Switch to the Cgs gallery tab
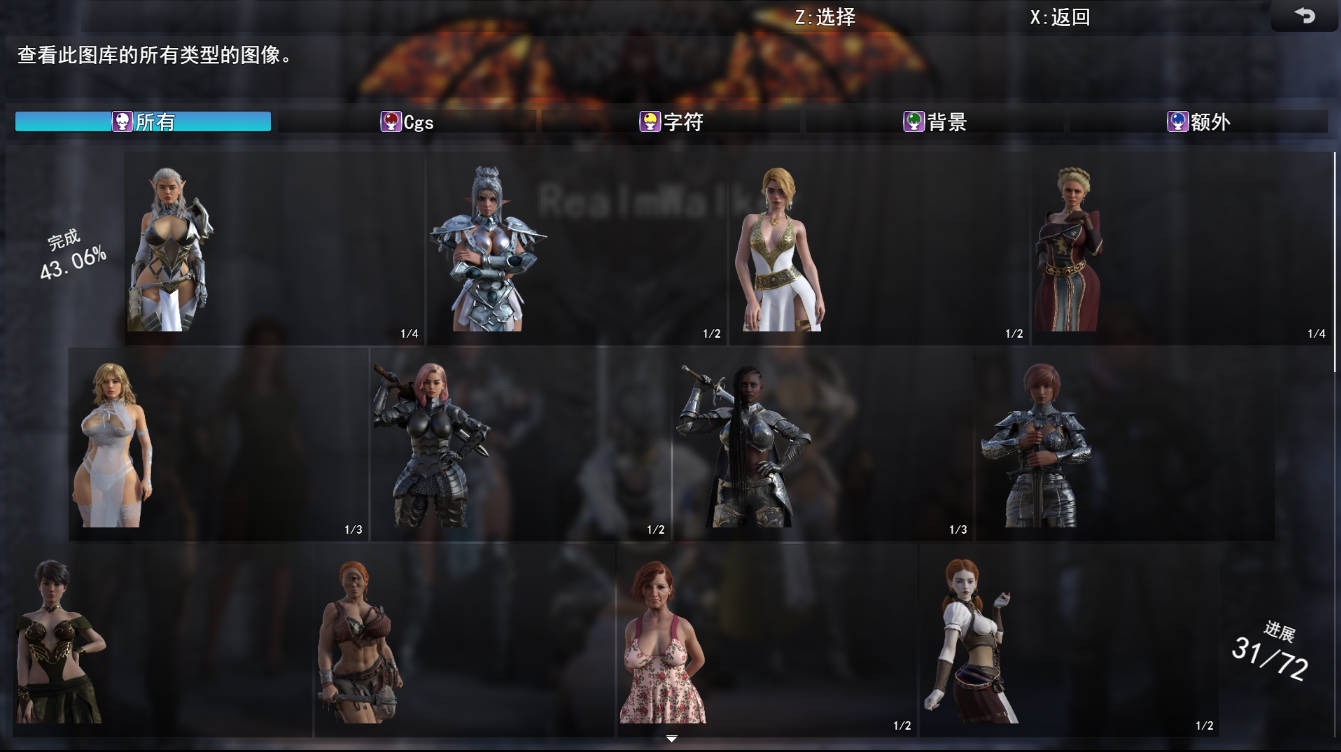This screenshot has height=752, width=1341. click(410, 121)
